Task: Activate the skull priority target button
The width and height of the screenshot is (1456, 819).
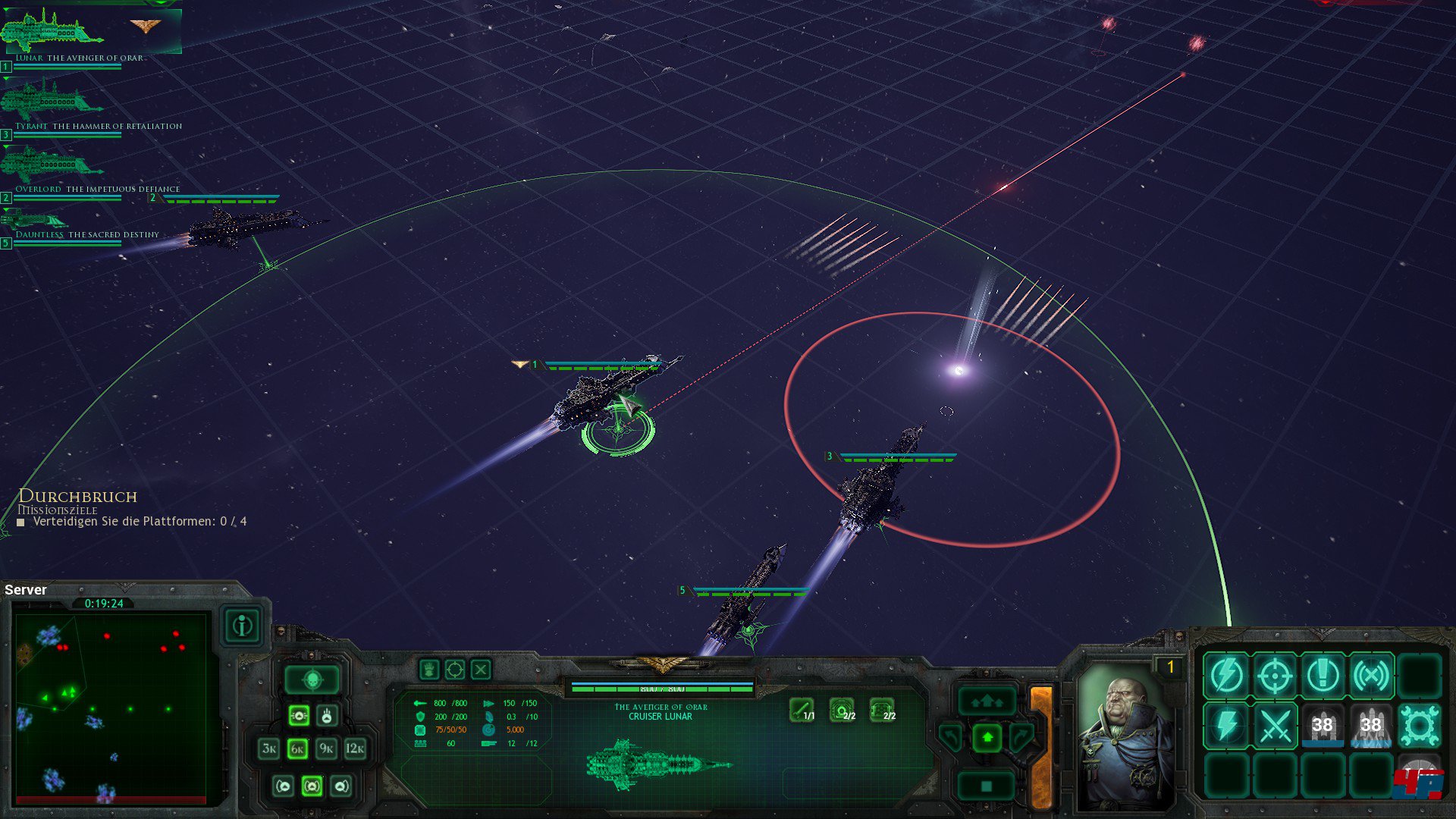Action: click(x=312, y=680)
